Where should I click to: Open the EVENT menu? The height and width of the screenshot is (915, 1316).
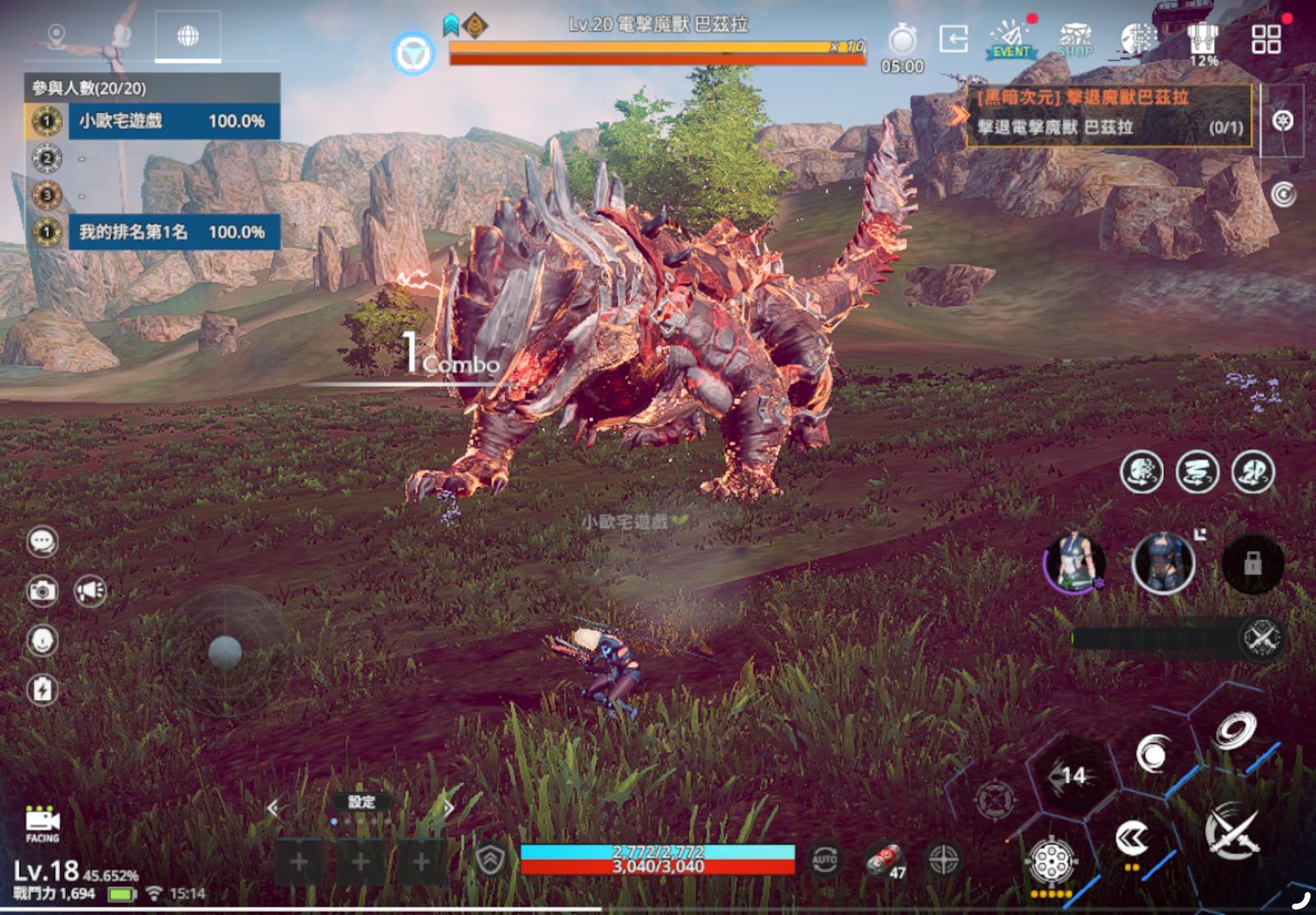1012,39
